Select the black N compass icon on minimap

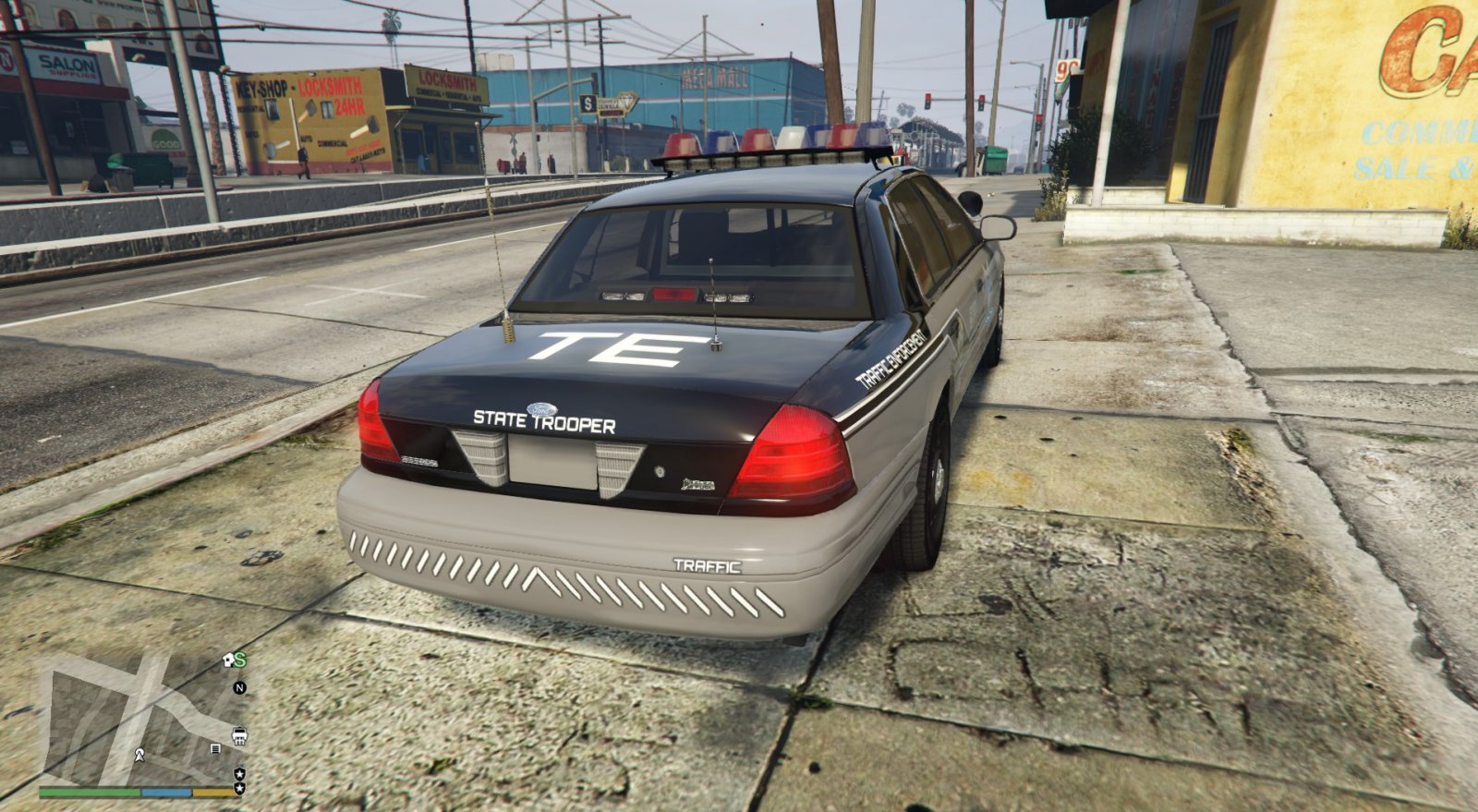239,688
